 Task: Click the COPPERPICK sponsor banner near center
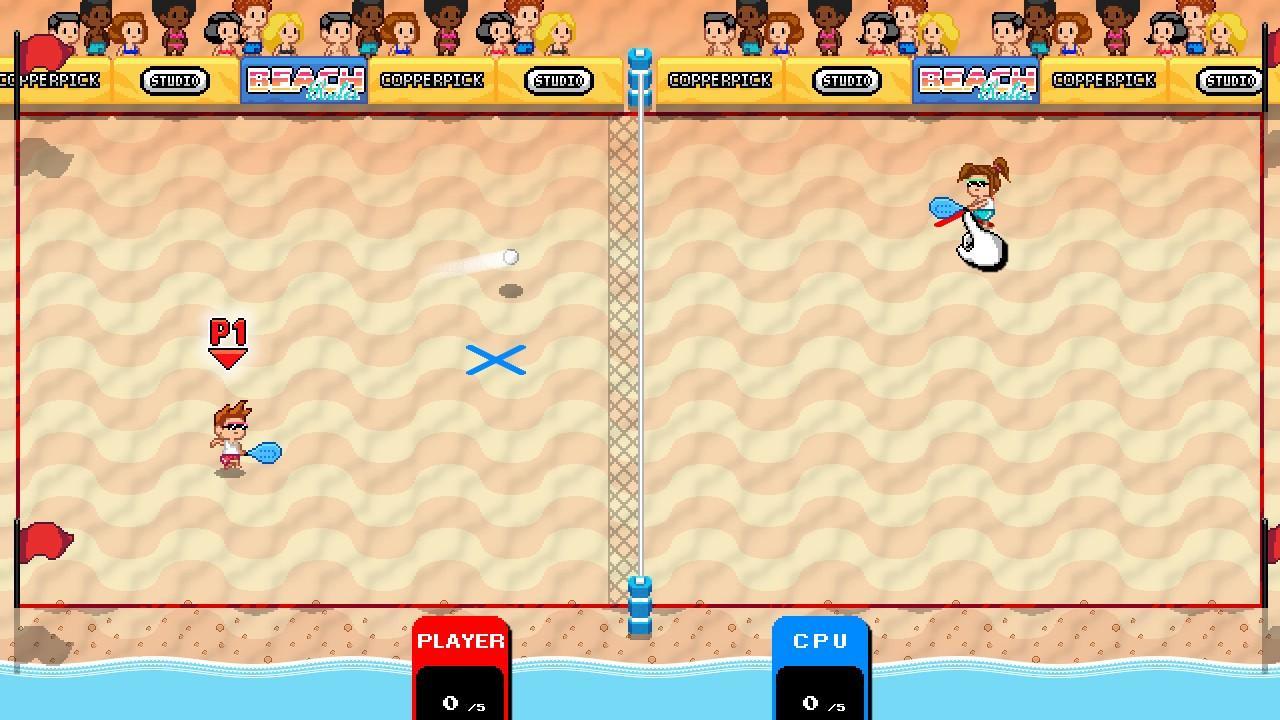[722, 80]
